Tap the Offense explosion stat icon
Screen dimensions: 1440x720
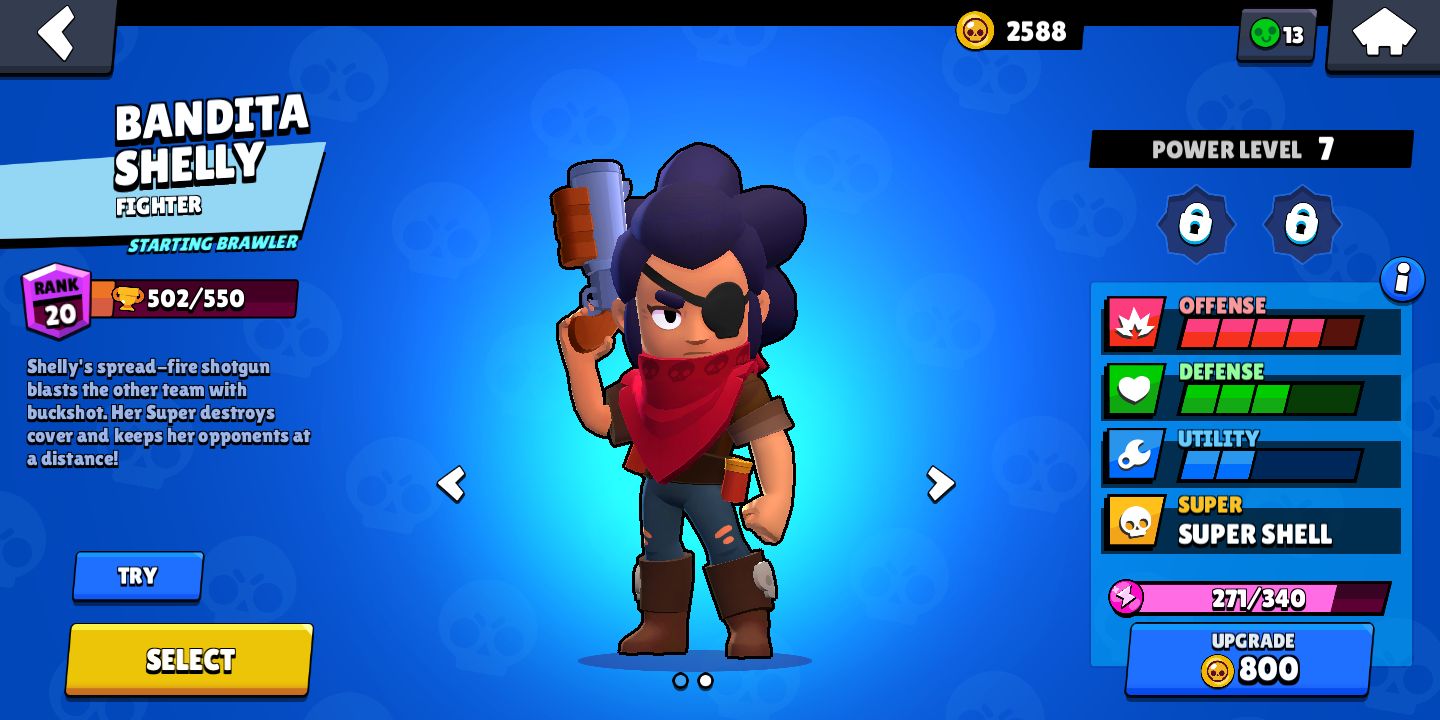click(x=1133, y=322)
